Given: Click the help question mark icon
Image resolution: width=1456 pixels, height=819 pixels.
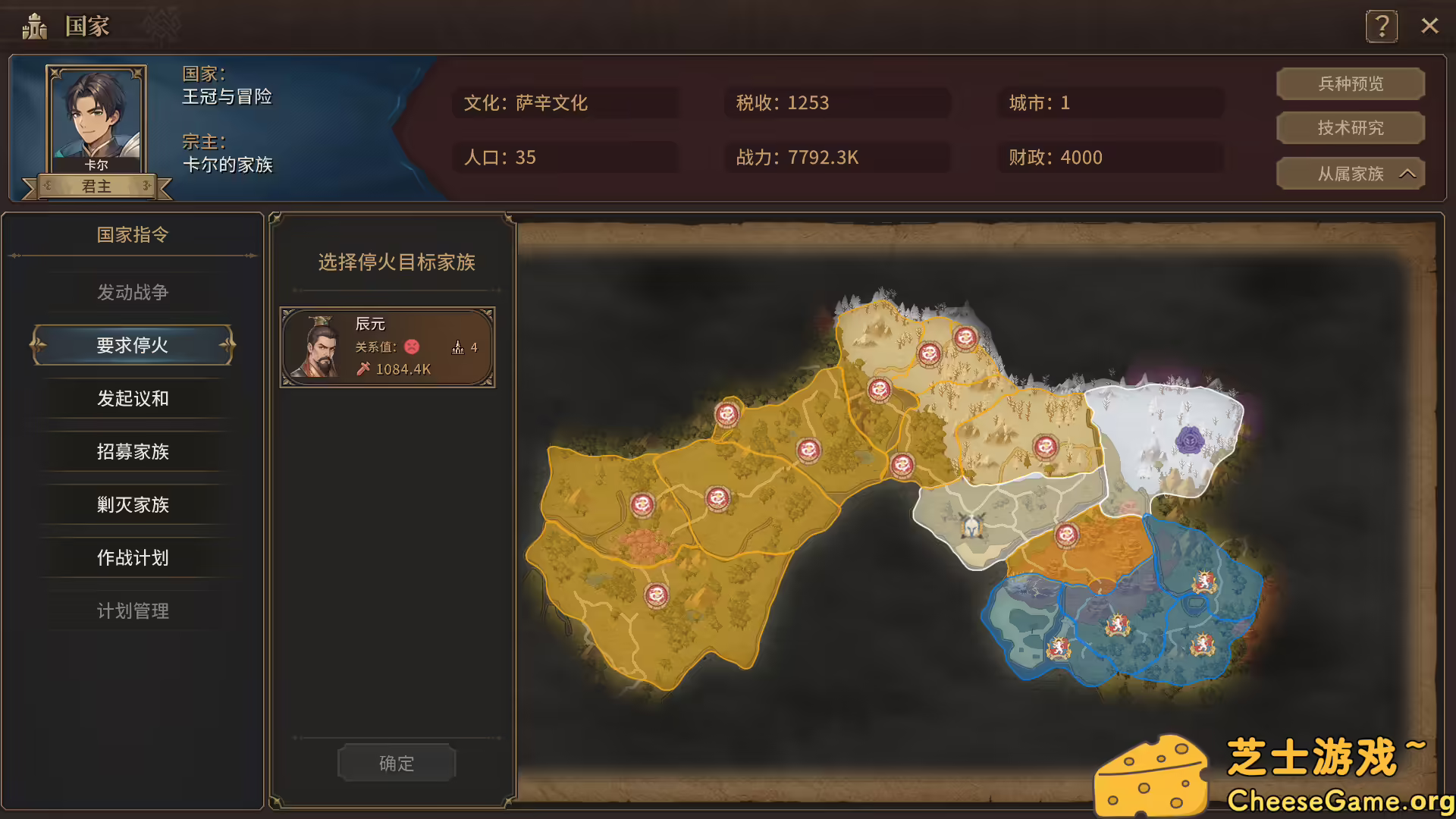Looking at the screenshot, I should (1382, 25).
